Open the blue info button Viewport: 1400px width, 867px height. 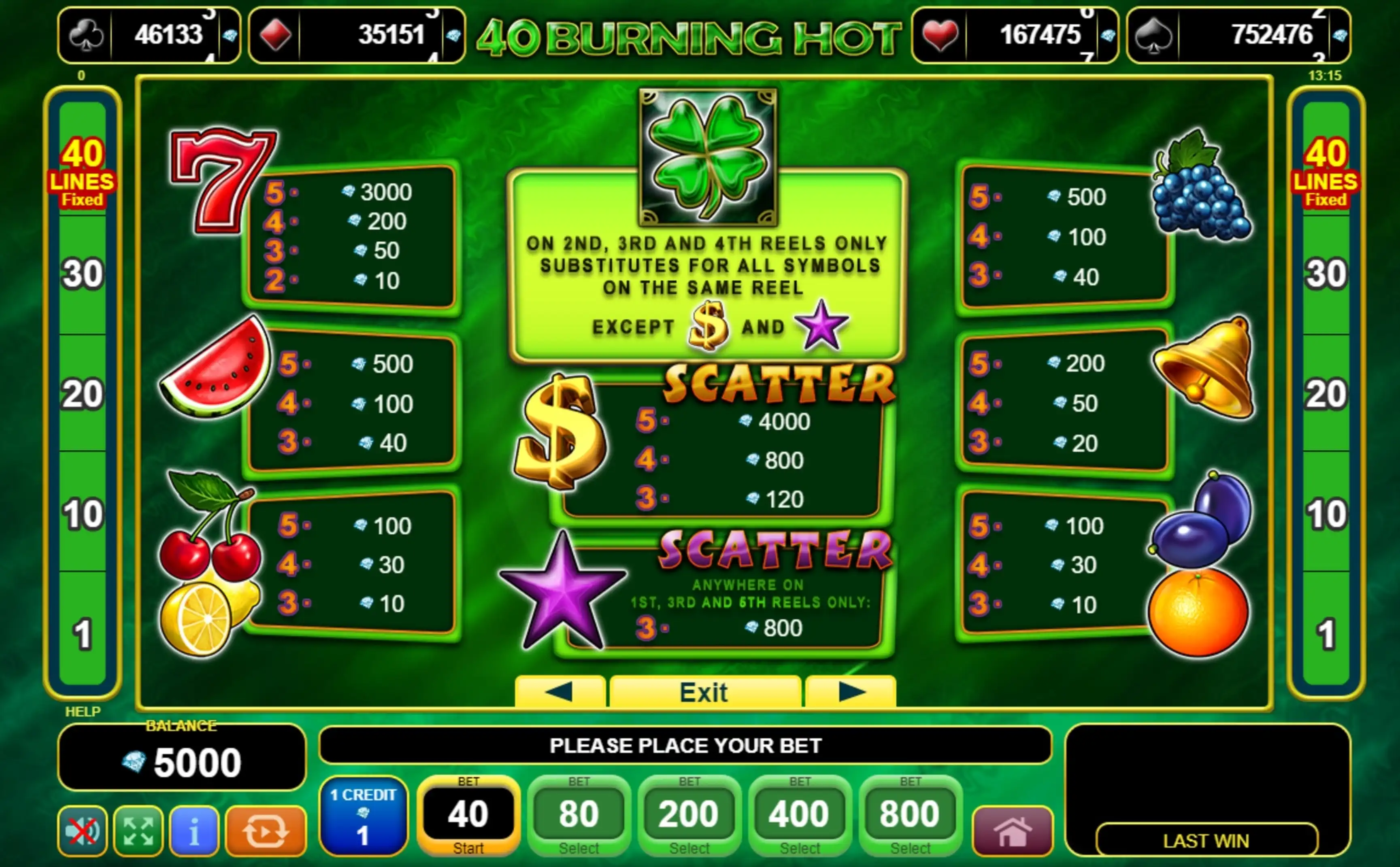pos(194,831)
